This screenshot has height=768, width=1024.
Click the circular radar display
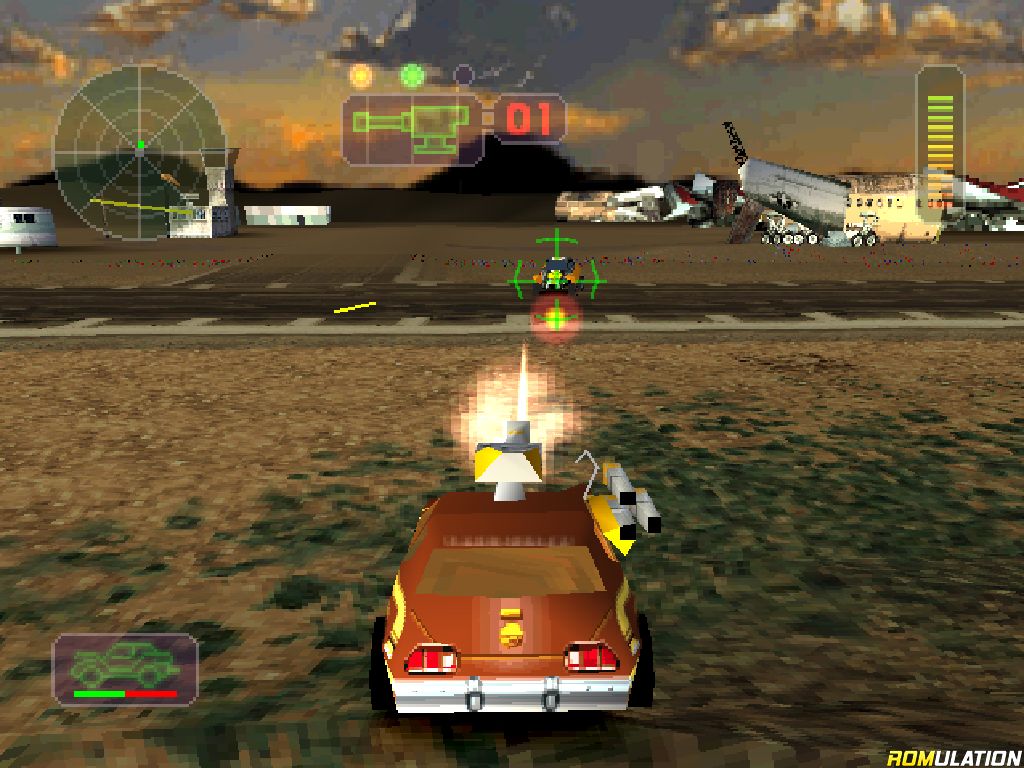(x=139, y=152)
